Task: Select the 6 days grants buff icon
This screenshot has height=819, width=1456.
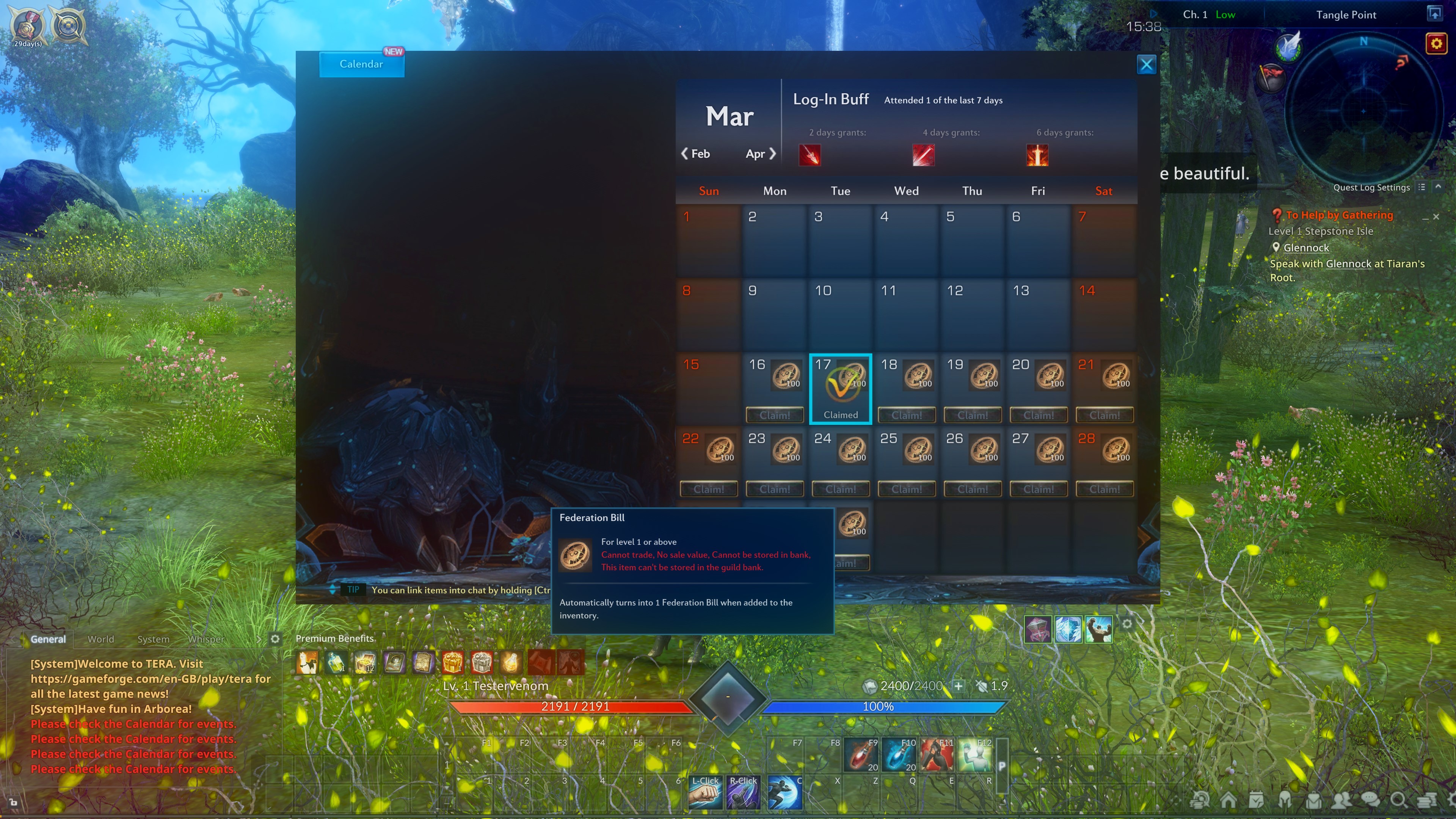Action: [1037, 155]
